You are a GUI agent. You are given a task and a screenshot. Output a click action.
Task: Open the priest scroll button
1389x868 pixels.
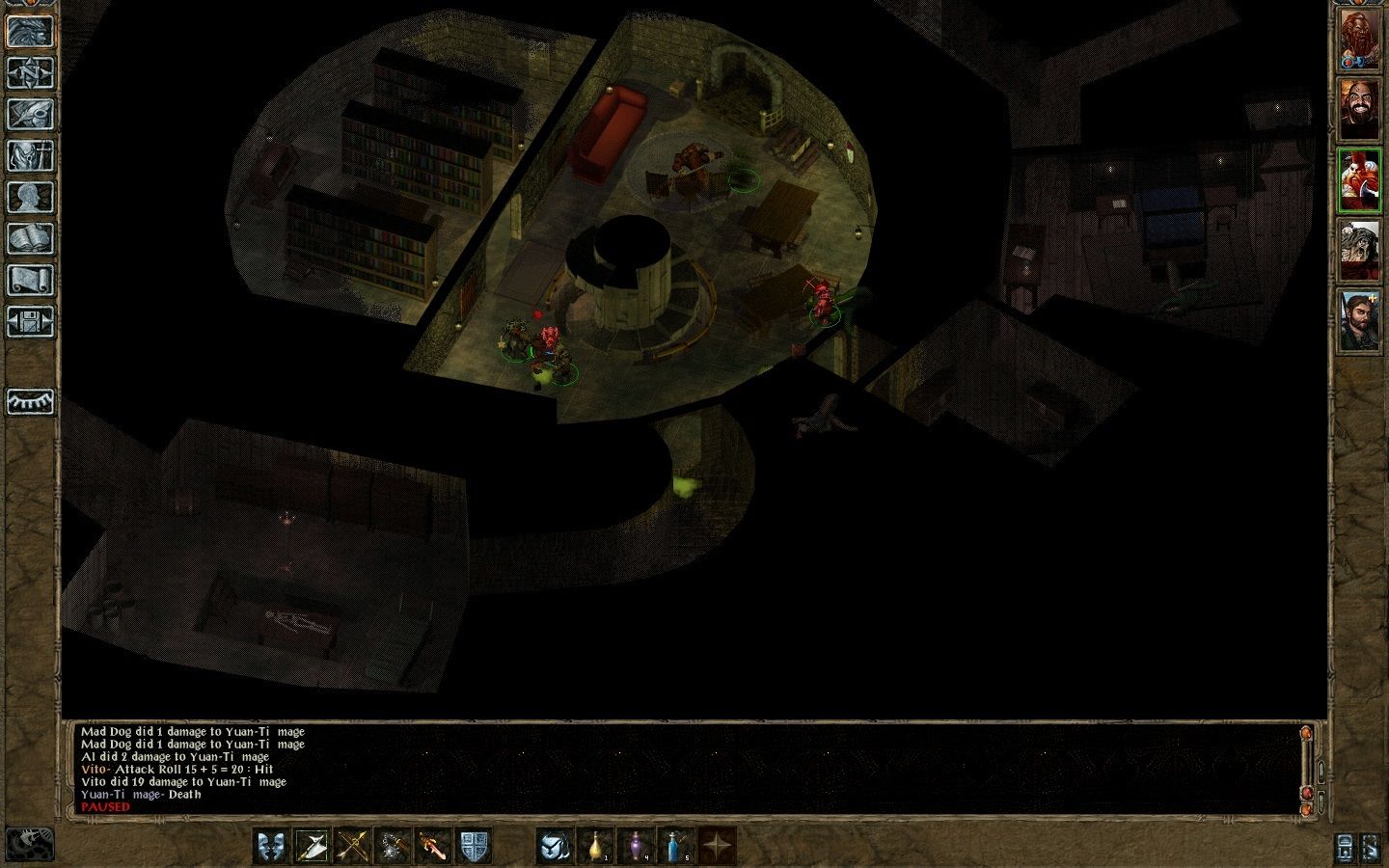coord(30,280)
